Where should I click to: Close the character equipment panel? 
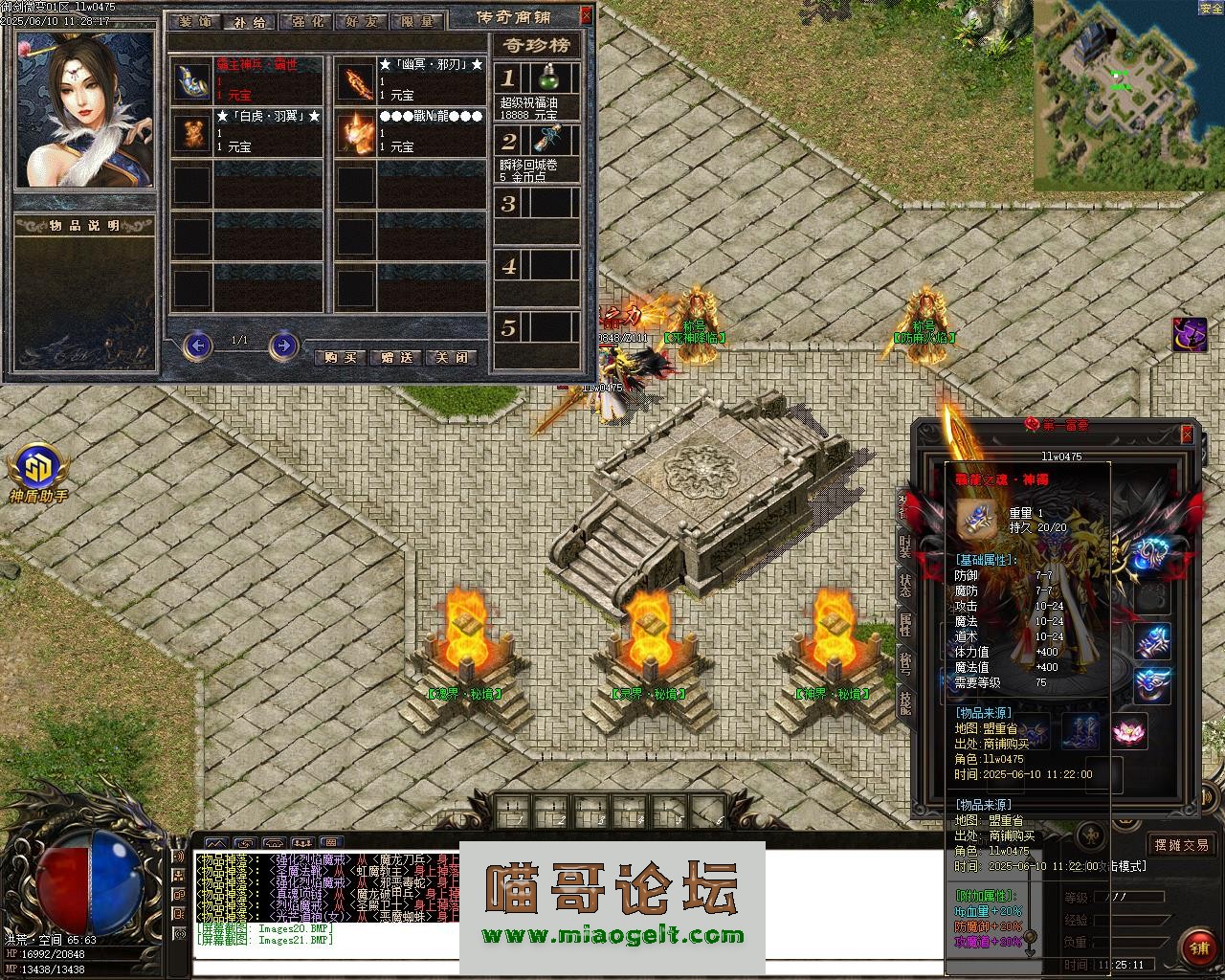(1187, 434)
